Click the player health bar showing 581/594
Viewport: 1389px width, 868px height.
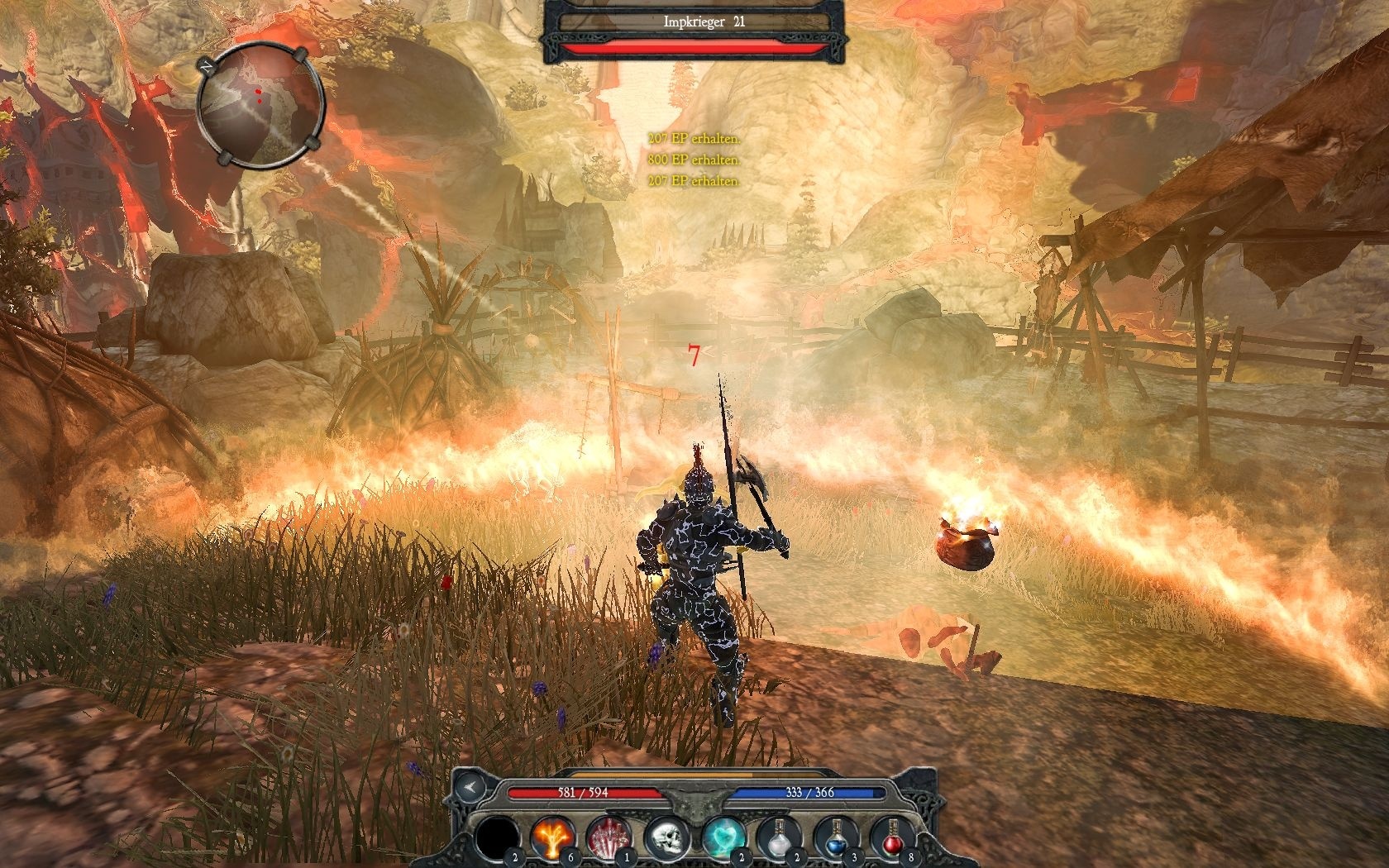pos(582,793)
